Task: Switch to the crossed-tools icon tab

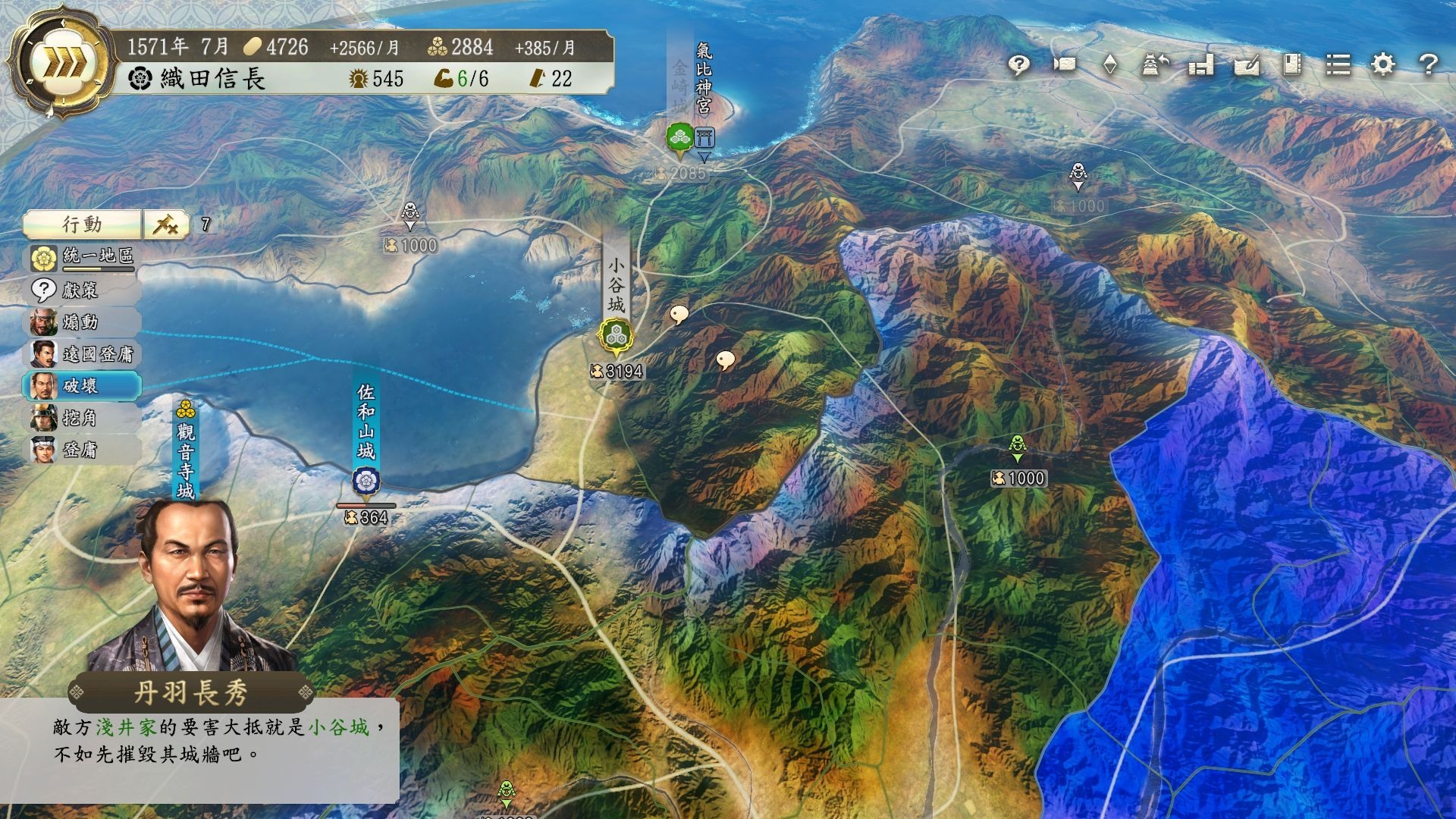Action: [x=166, y=224]
